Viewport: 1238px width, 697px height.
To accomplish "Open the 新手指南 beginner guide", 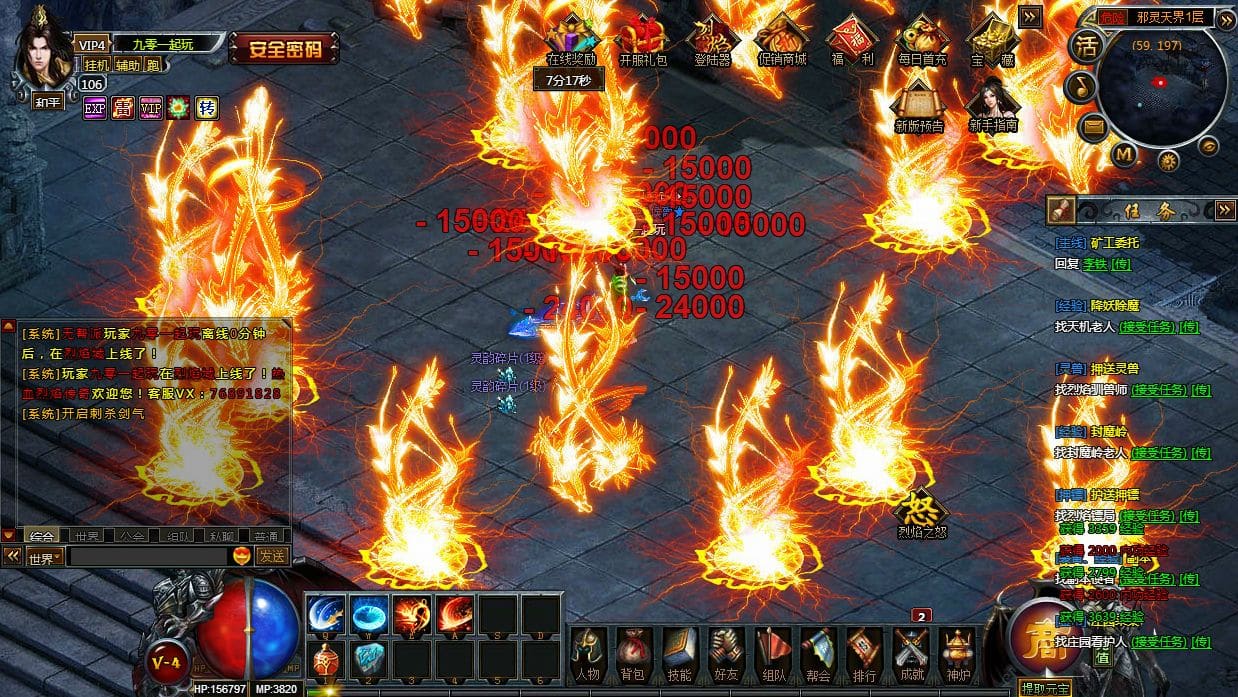I will pyautogui.click(x=992, y=105).
